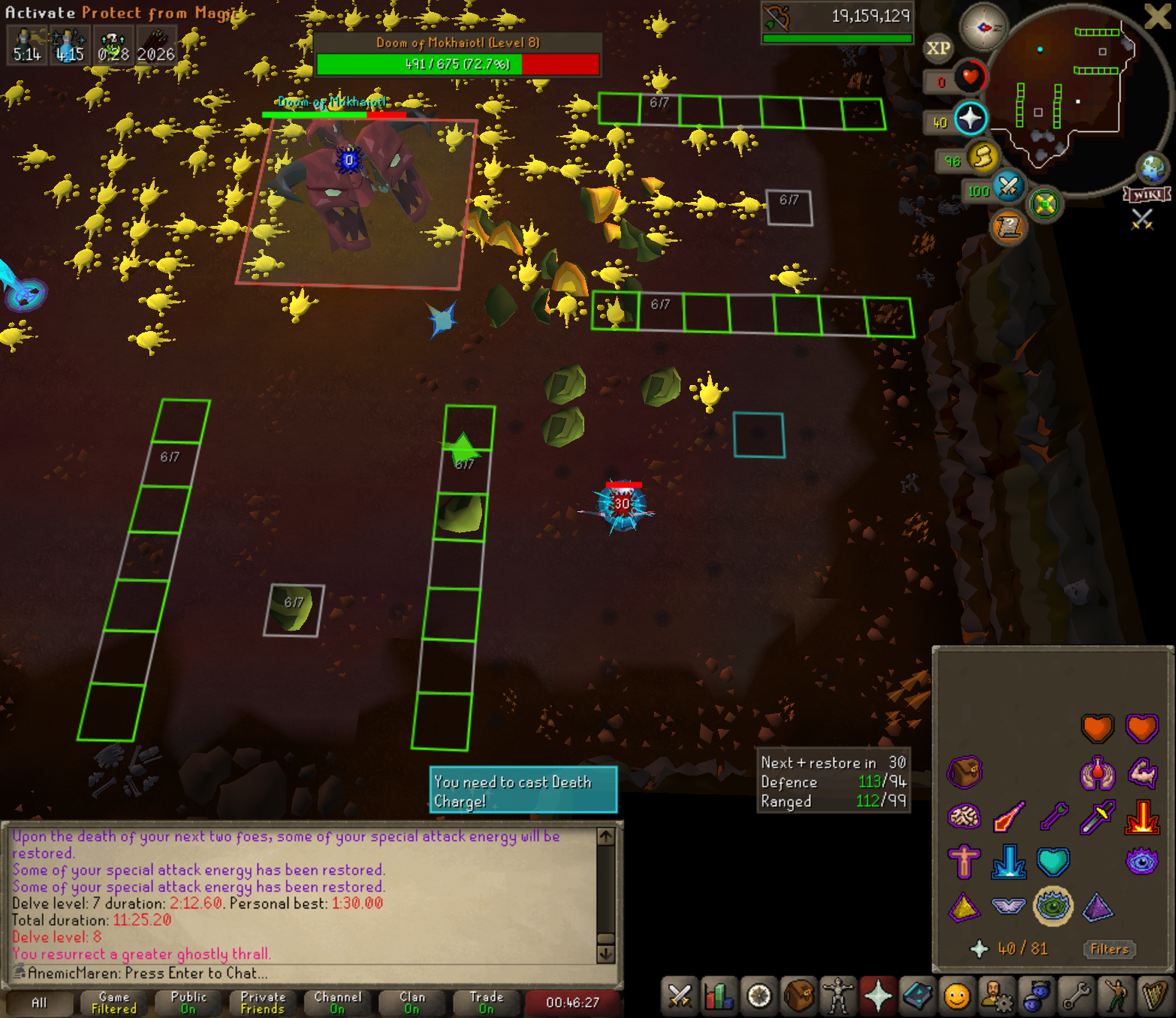The image size is (1176, 1018).
Task: Show the Worn Equipment tab
Action: [x=837, y=996]
